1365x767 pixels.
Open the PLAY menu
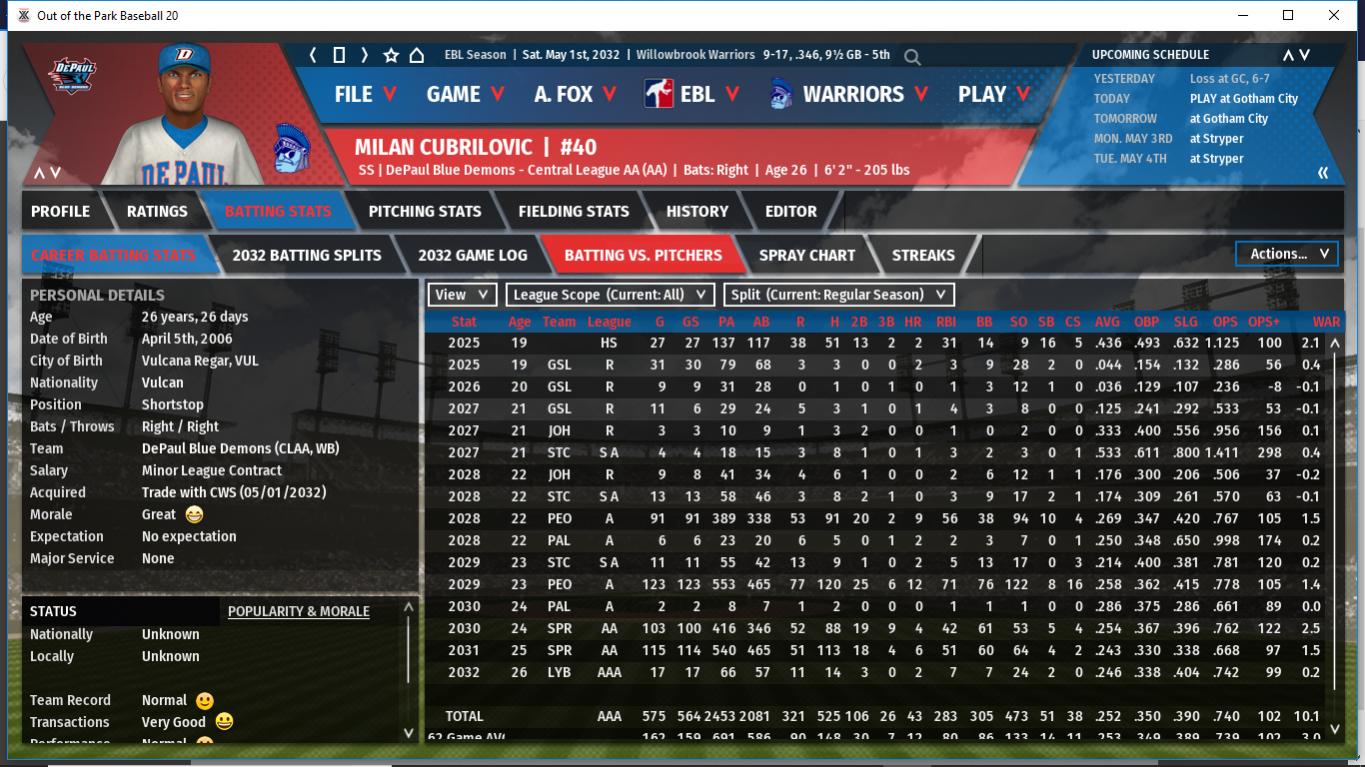(x=993, y=94)
